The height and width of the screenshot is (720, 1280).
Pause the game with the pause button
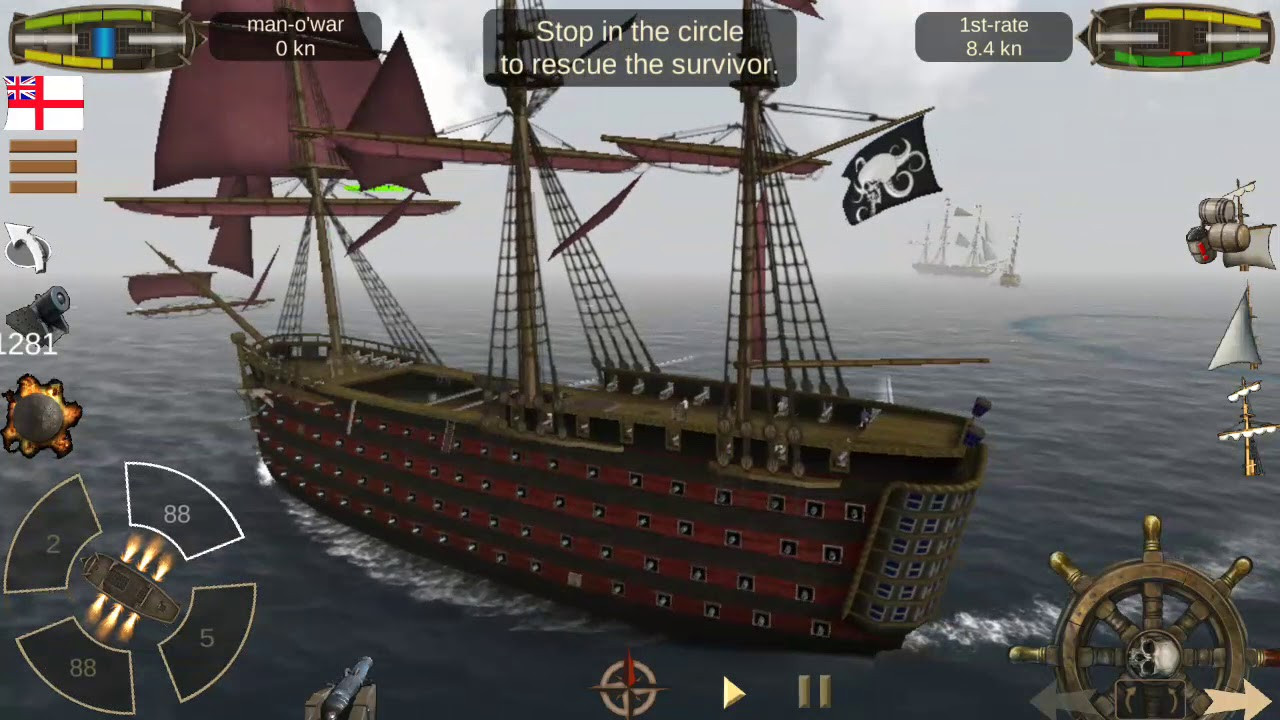[x=815, y=691]
